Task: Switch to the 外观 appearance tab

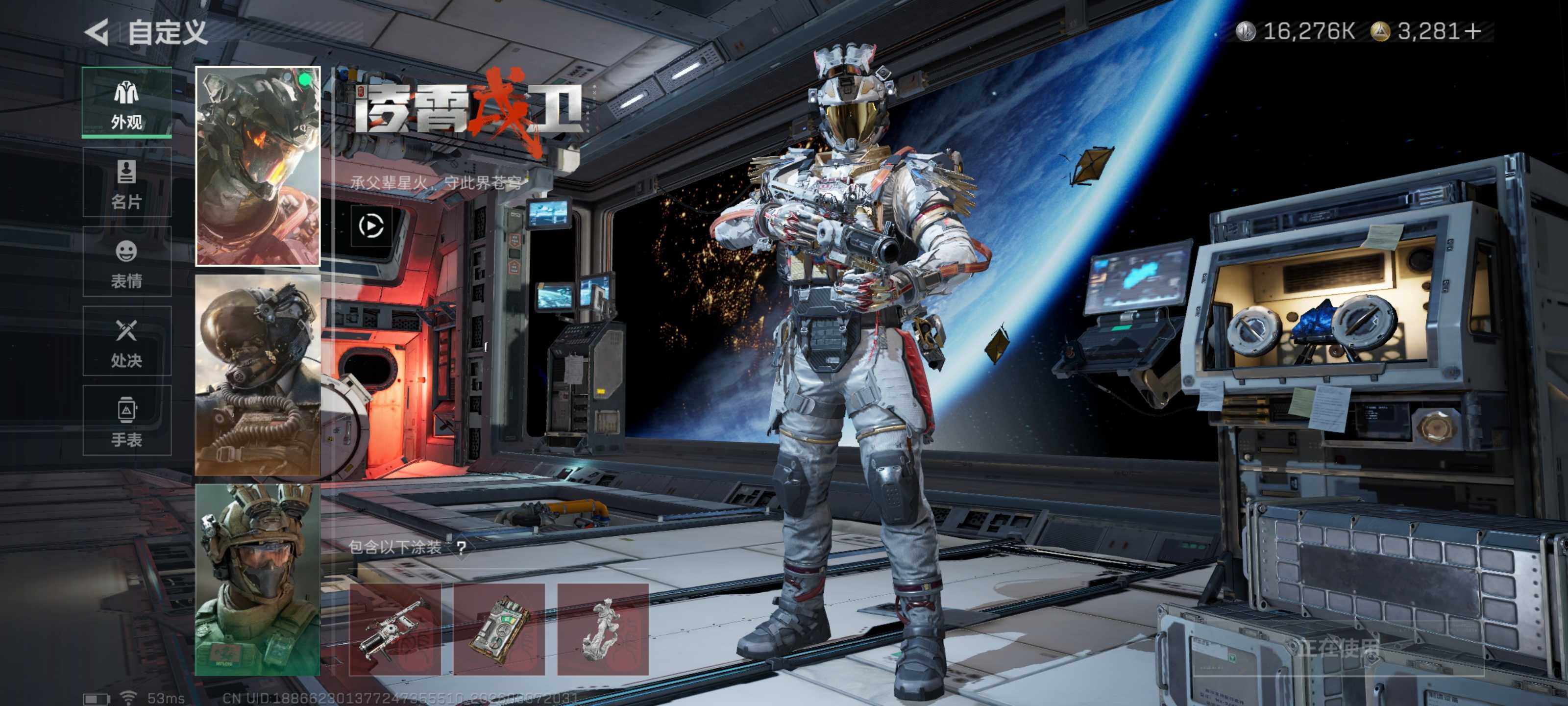Action: click(126, 102)
